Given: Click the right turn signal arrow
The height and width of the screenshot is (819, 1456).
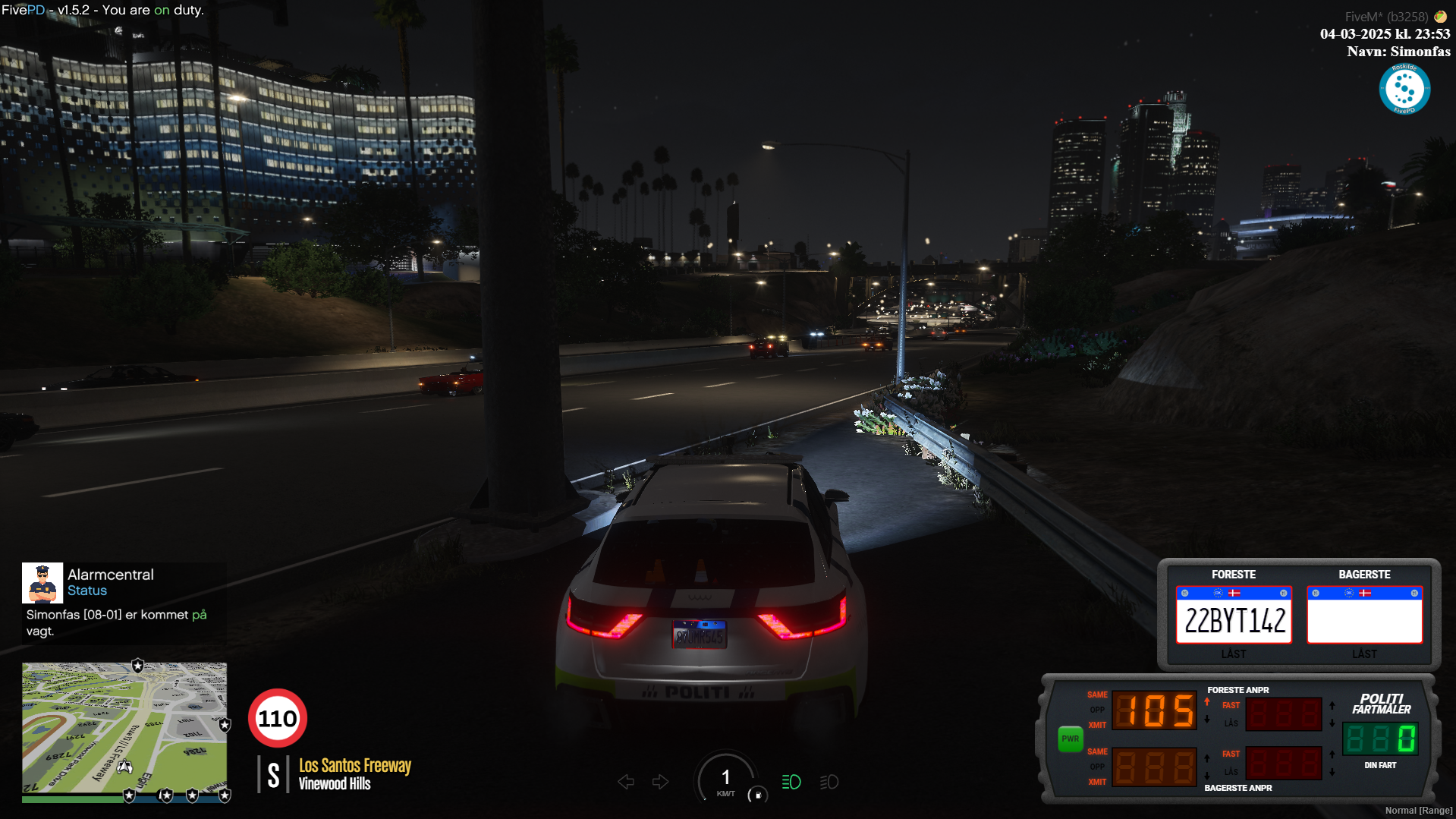Looking at the screenshot, I should 660,782.
